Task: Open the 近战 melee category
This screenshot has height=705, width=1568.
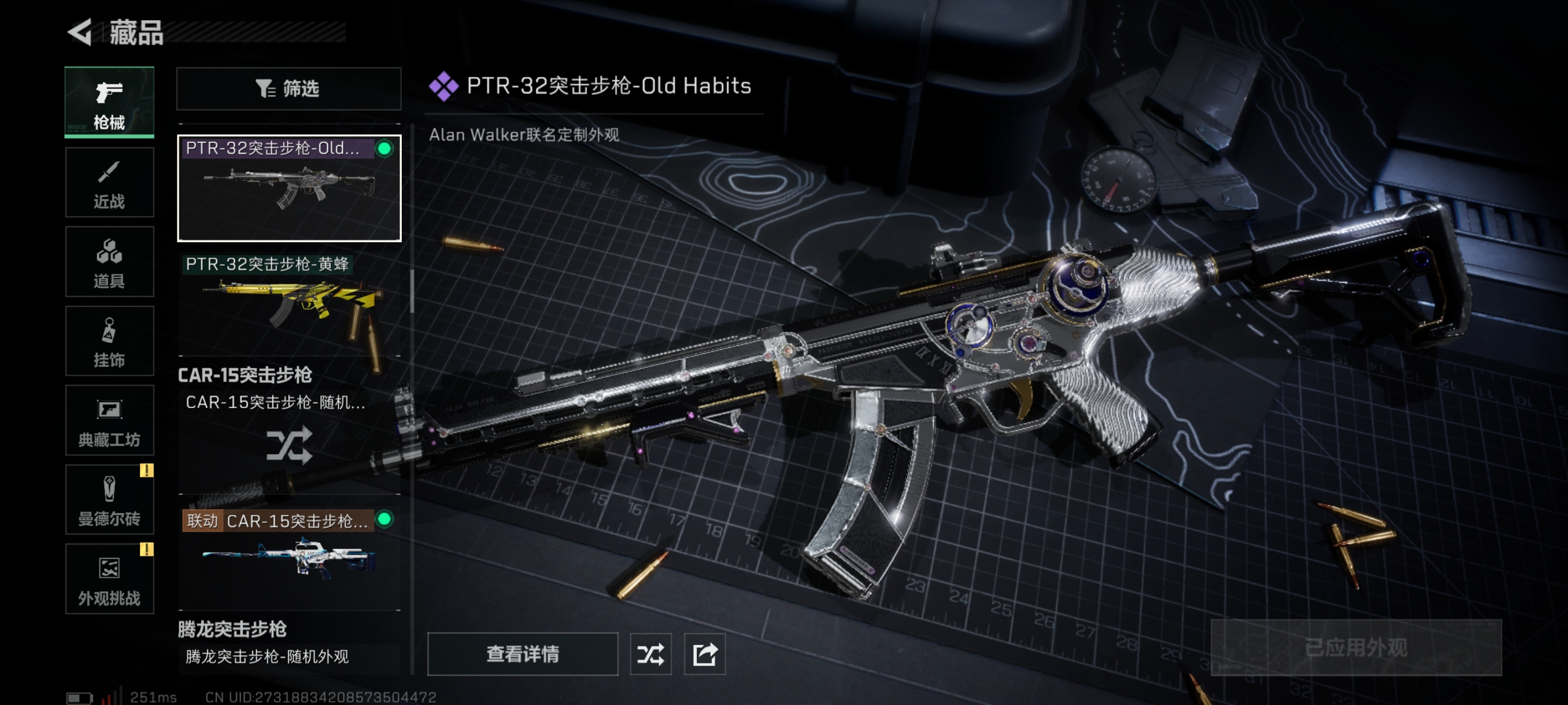Action: 110,183
